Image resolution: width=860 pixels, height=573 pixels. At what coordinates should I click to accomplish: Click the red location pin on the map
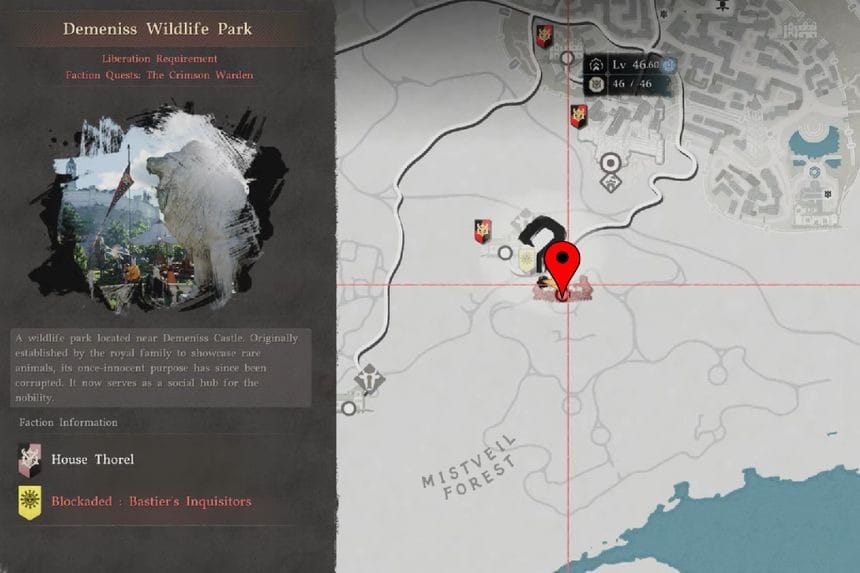click(566, 264)
